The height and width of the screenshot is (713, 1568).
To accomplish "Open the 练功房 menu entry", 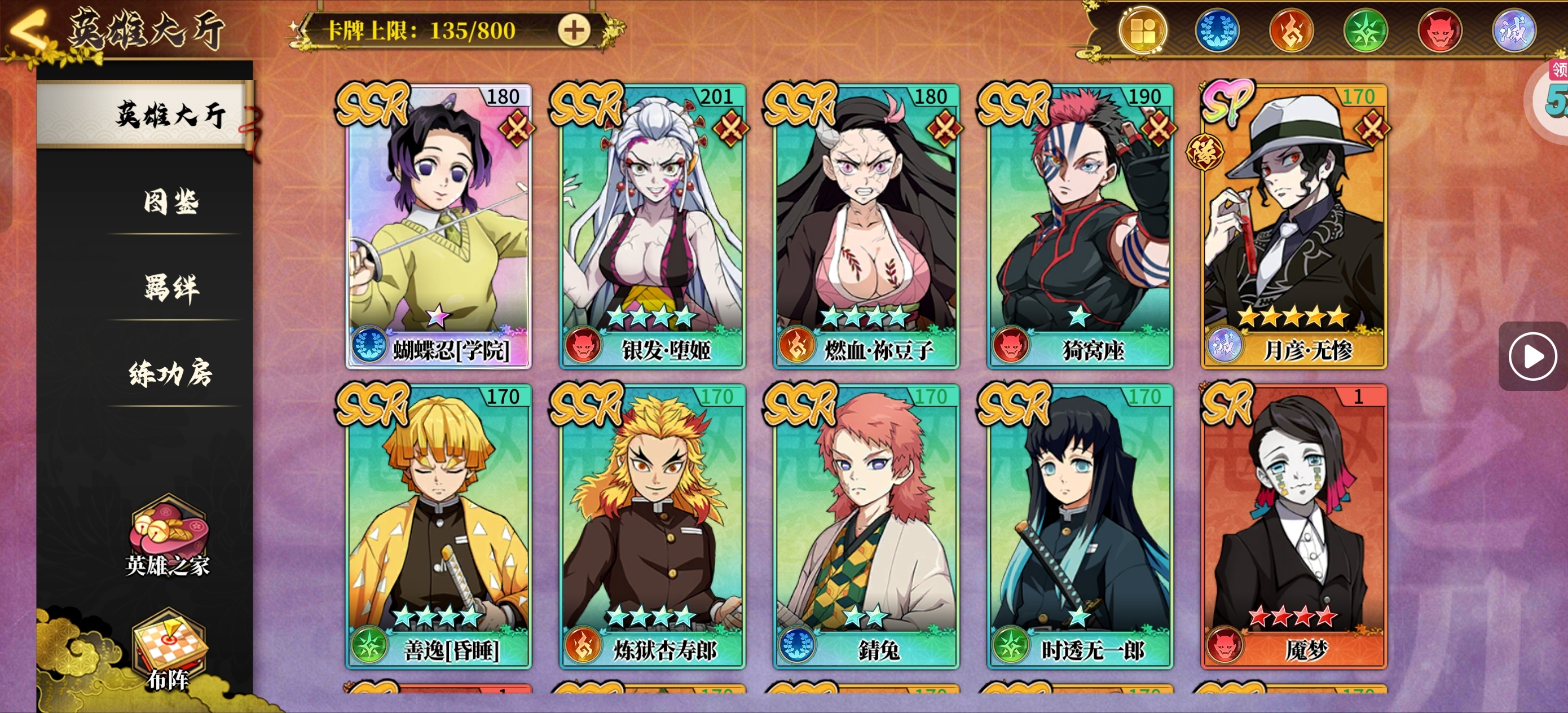I will tap(171, 373).
